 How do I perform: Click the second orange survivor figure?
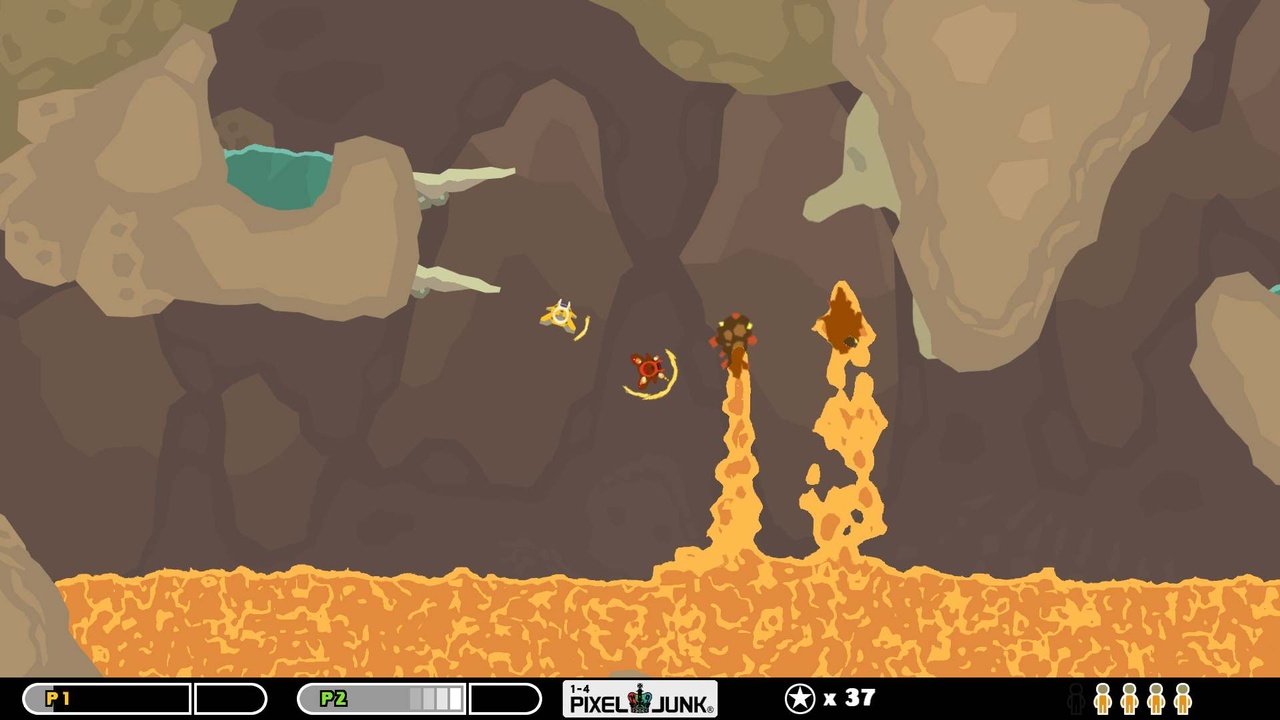pyautogui.click(x=1129, y=700)
